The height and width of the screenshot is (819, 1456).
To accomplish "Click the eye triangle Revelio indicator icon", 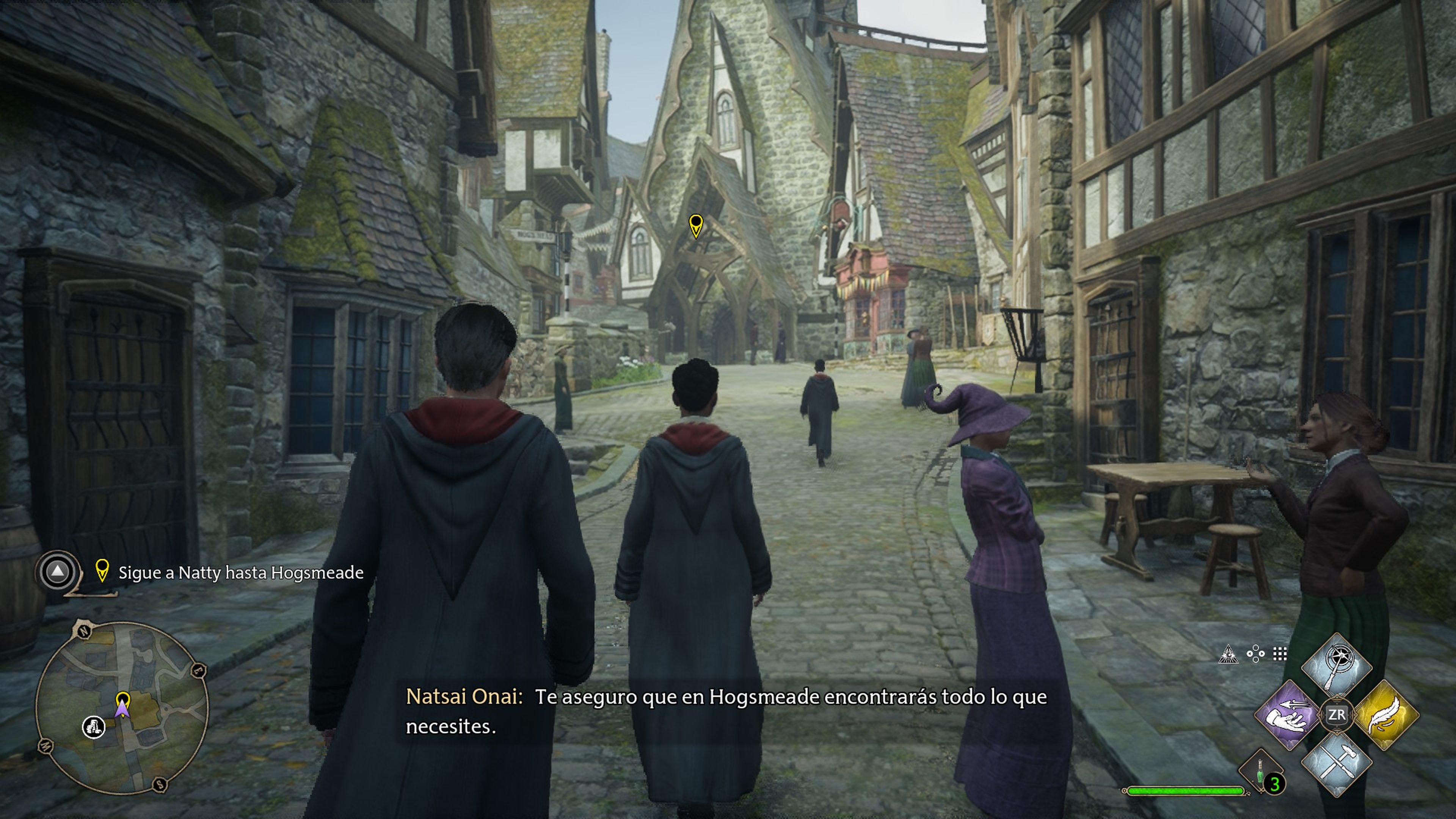I will (1229, 654).
